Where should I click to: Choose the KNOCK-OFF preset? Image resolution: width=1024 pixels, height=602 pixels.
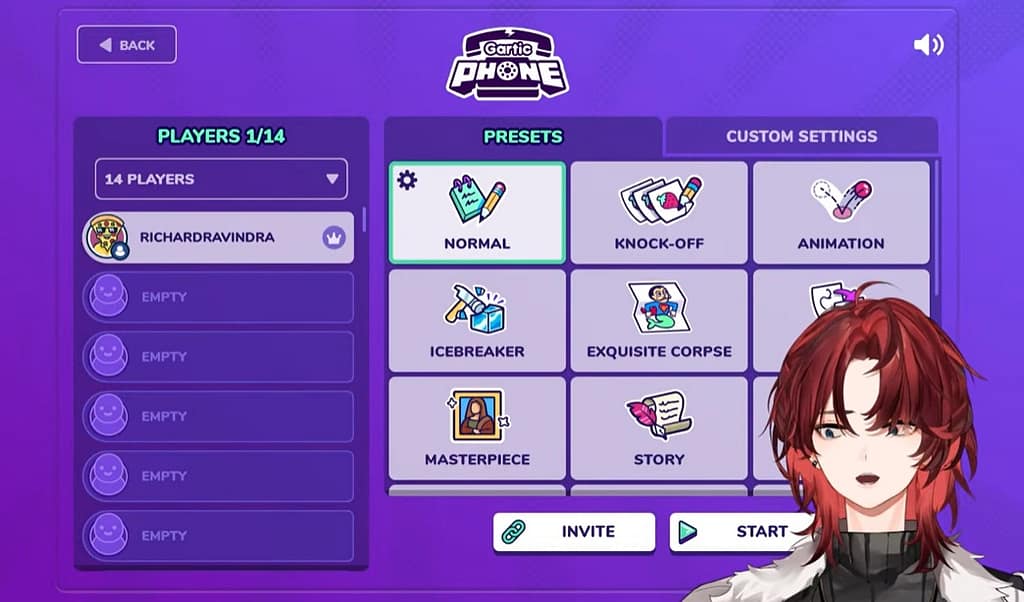pos(659,213)
